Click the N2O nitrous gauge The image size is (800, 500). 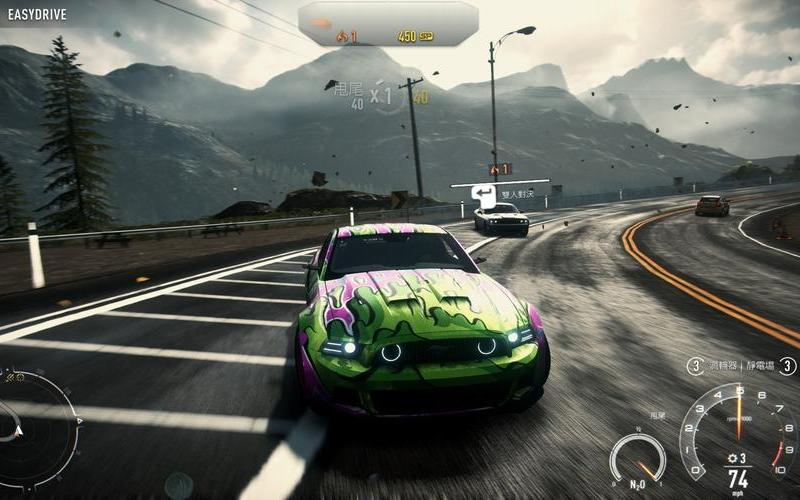(x=637, y=459)
